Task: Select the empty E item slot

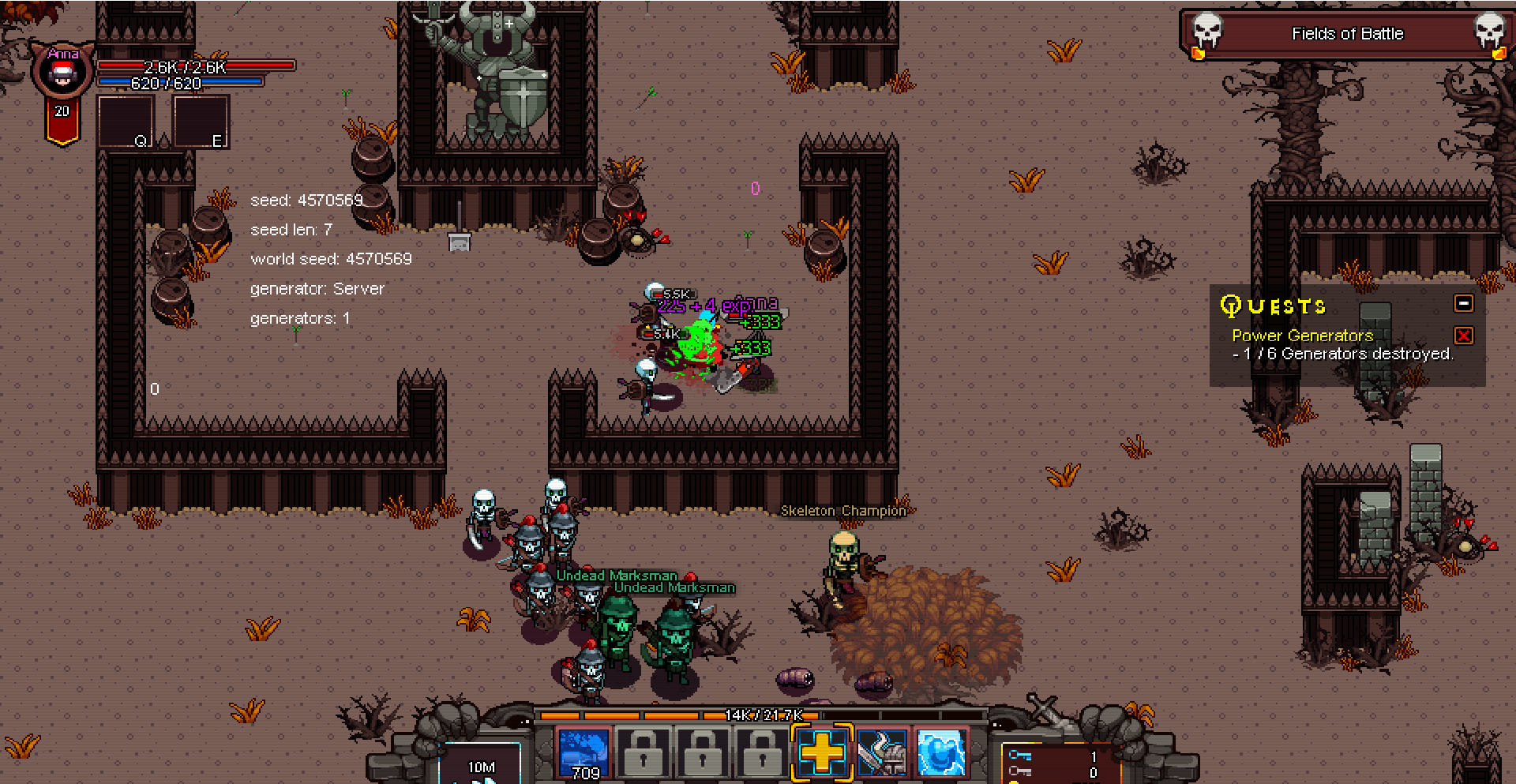Action: coord(201,122)
